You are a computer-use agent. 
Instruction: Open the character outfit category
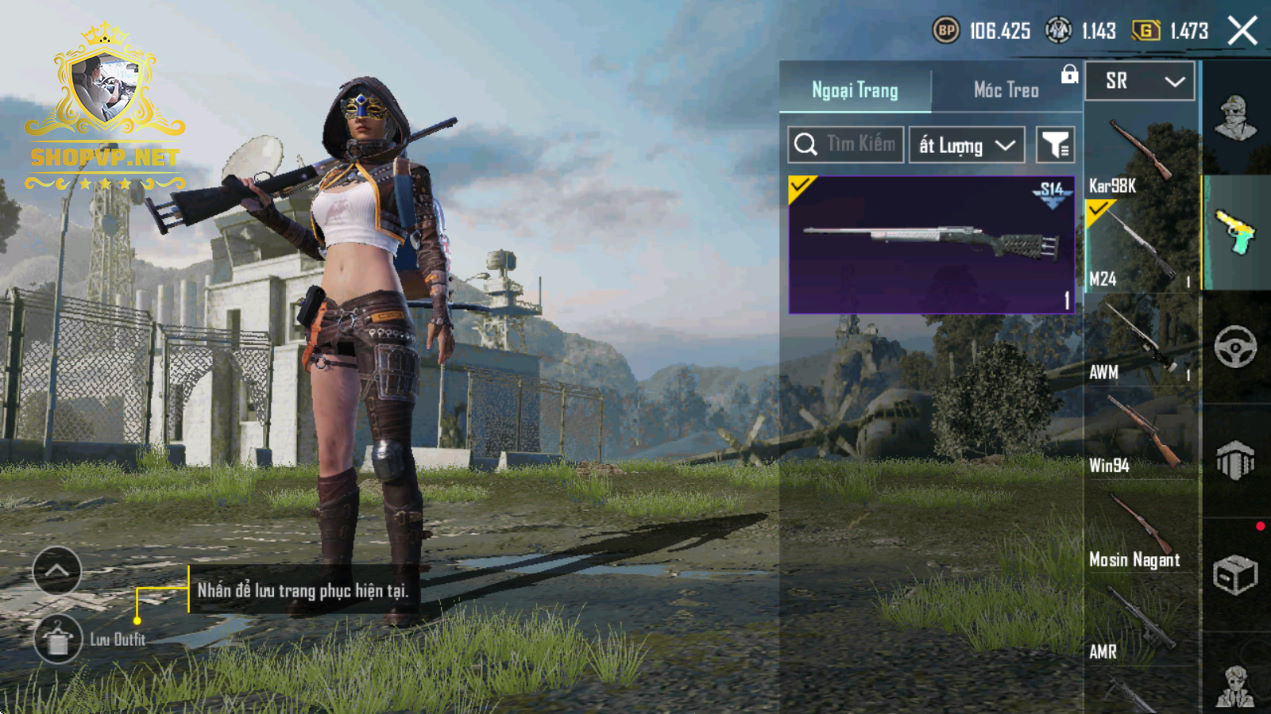(1236, 118)
